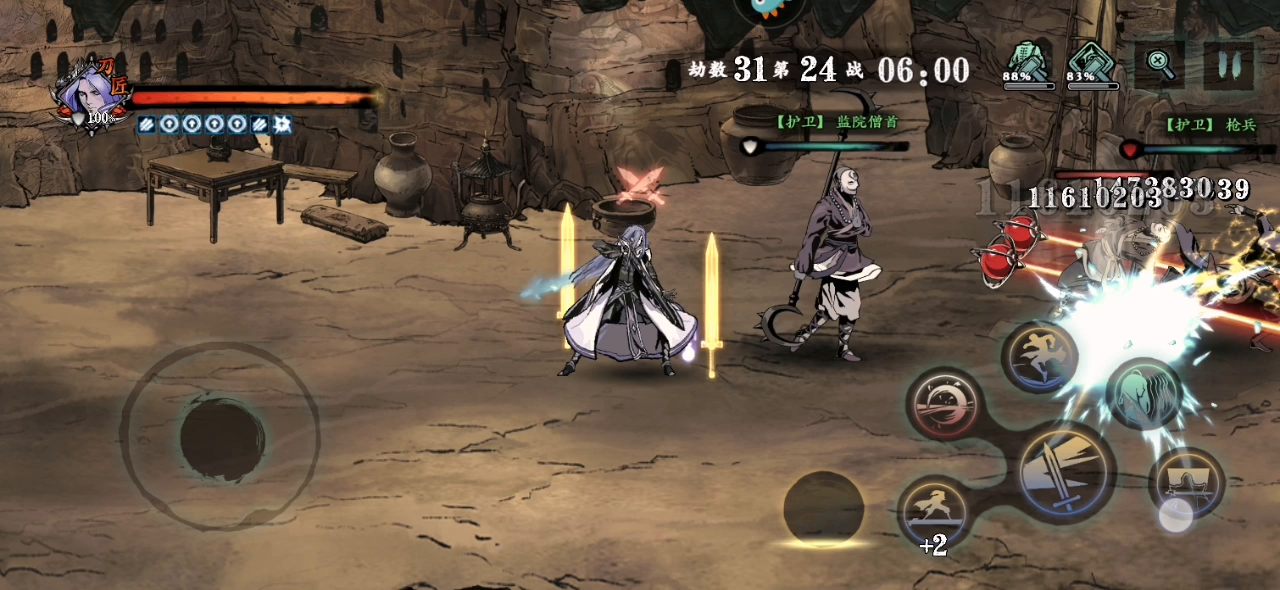The width and height of the screenshot is (1280, 590).
Task: Tap the main sword attack button
Action: 1067,471
